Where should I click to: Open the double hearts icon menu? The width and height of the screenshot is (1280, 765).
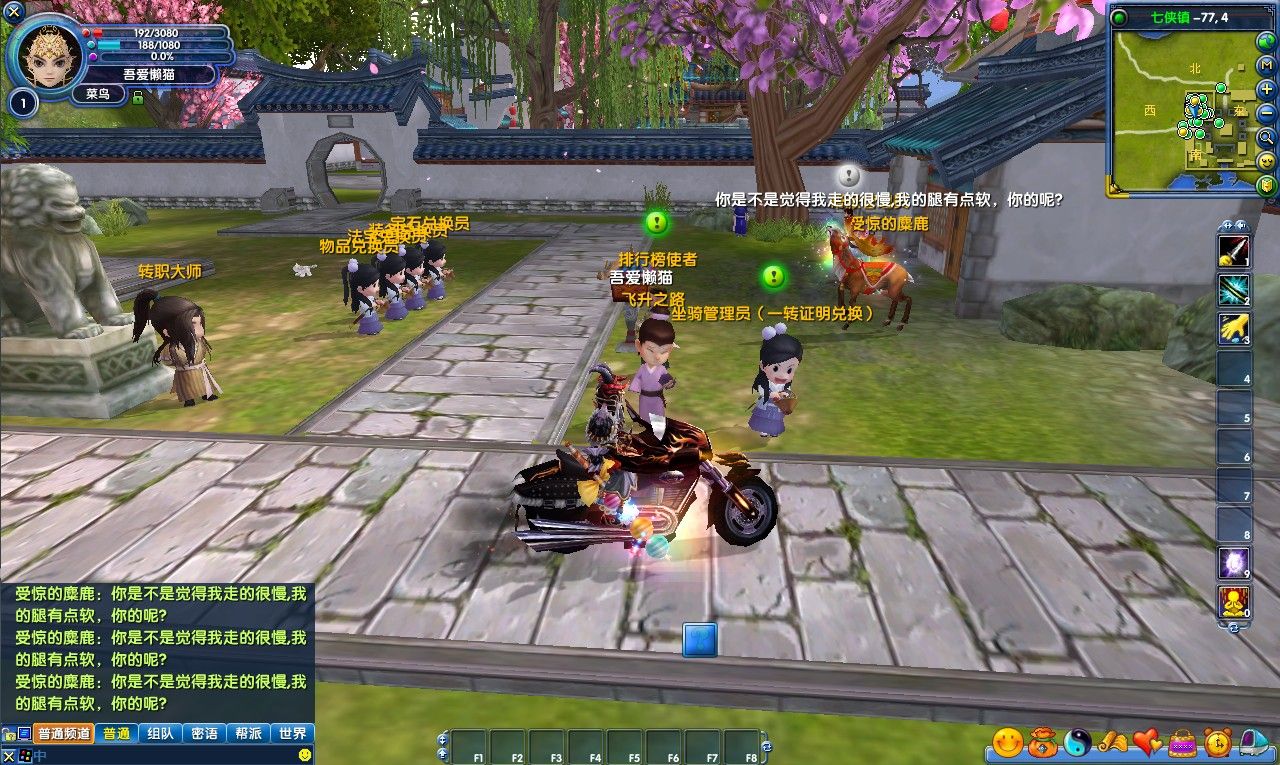(1148, 742)
